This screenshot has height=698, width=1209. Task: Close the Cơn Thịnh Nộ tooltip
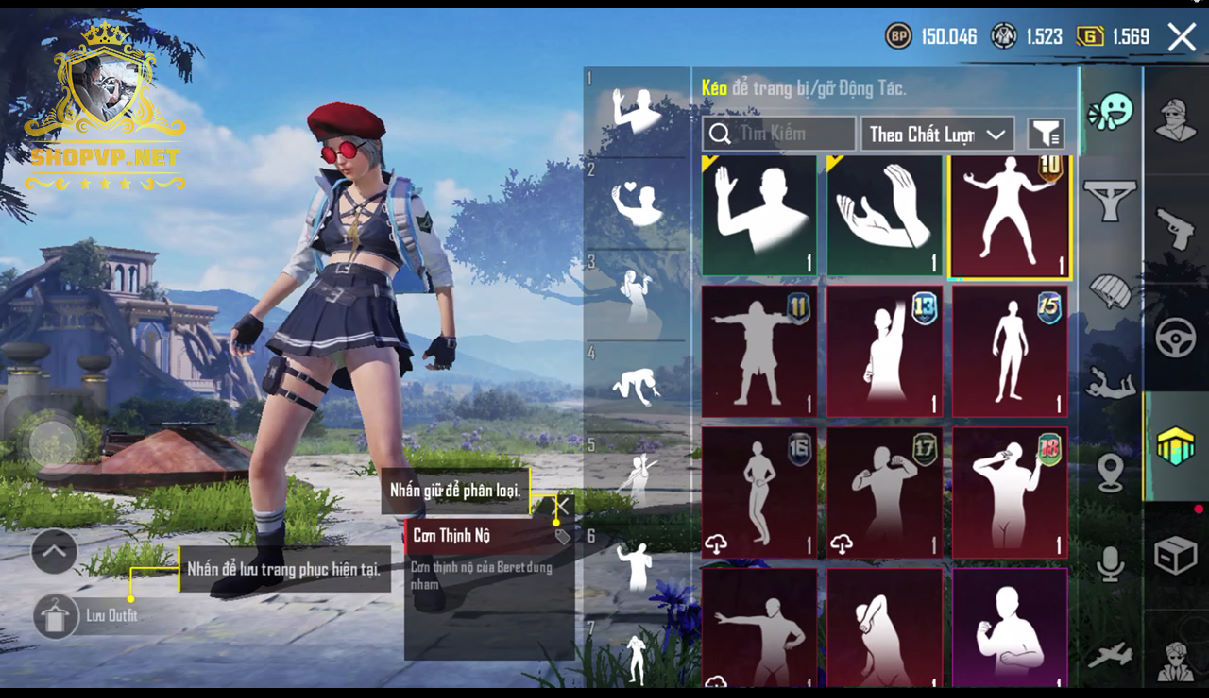563,506
